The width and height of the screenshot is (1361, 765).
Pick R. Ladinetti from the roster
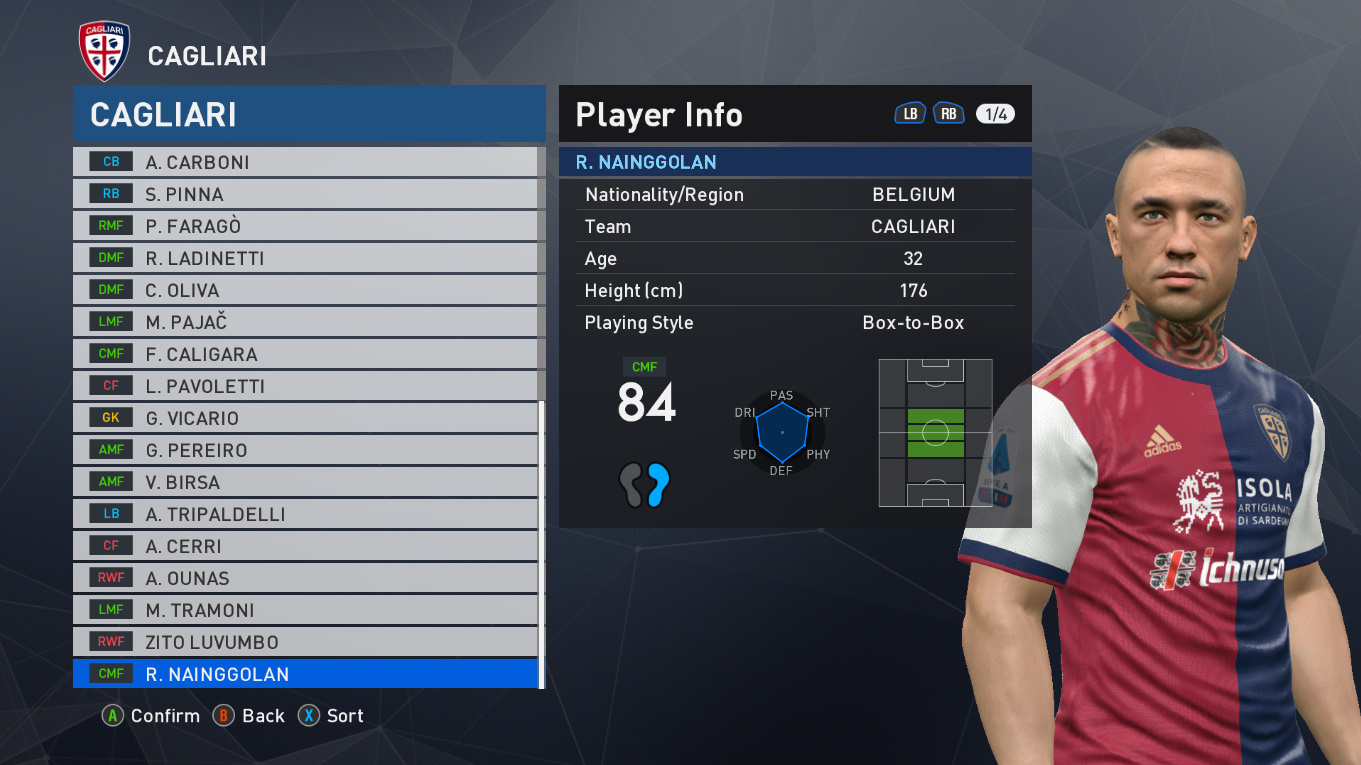click(x=305, y=258)
